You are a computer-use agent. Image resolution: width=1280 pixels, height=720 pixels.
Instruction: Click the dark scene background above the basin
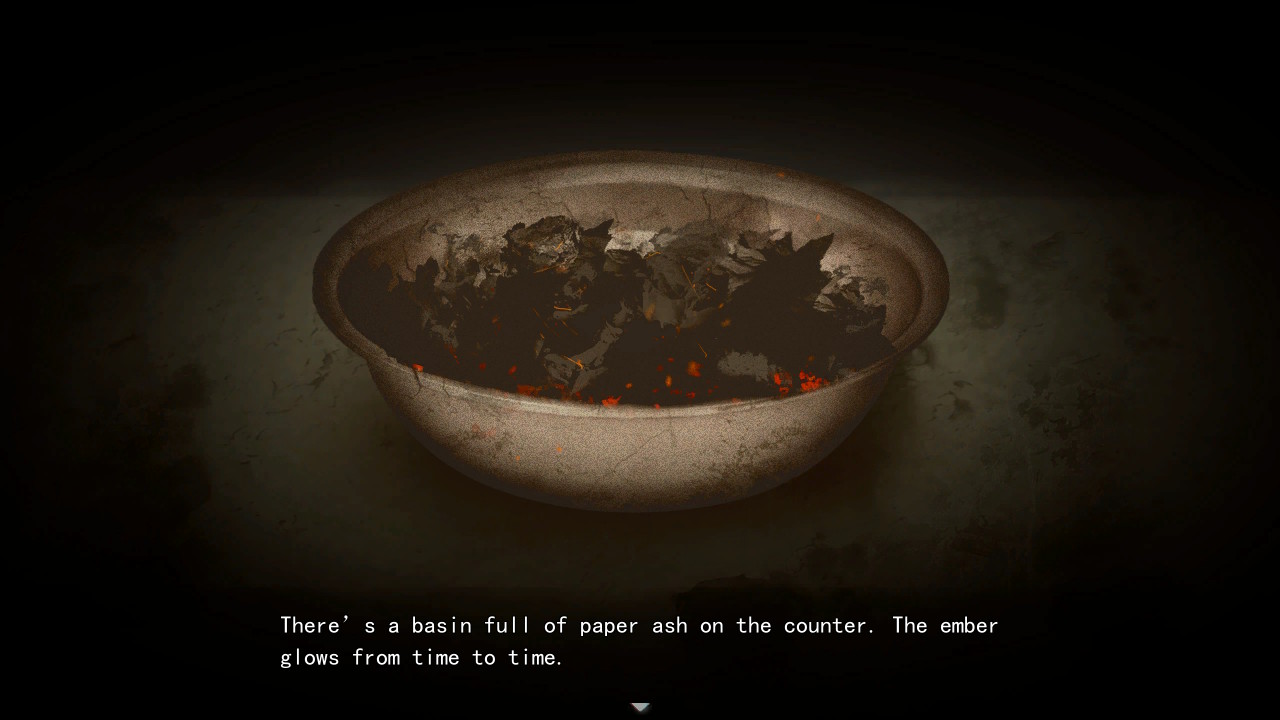(640, 70)
